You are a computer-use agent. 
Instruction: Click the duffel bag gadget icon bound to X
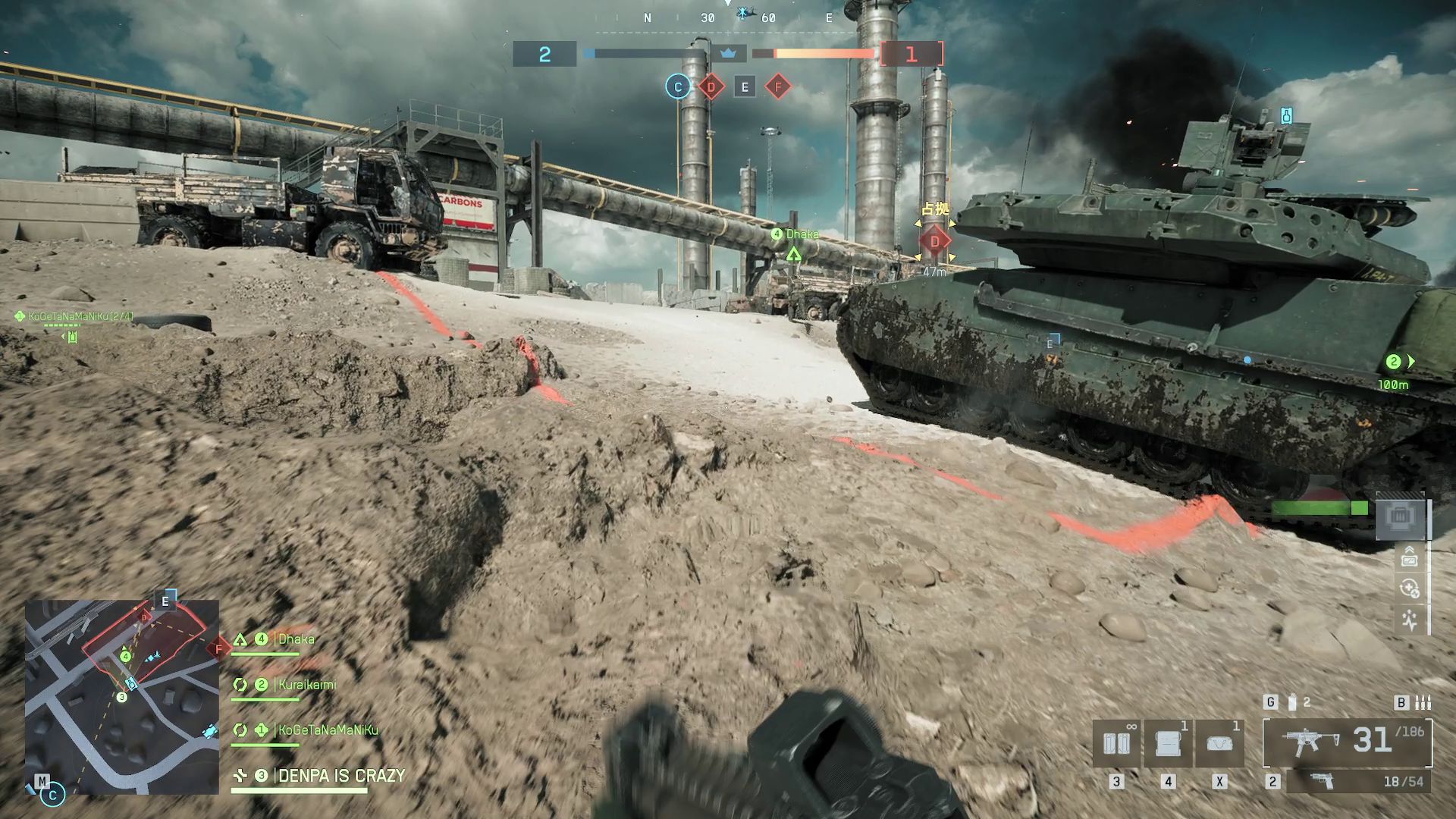coord(1219,743)
